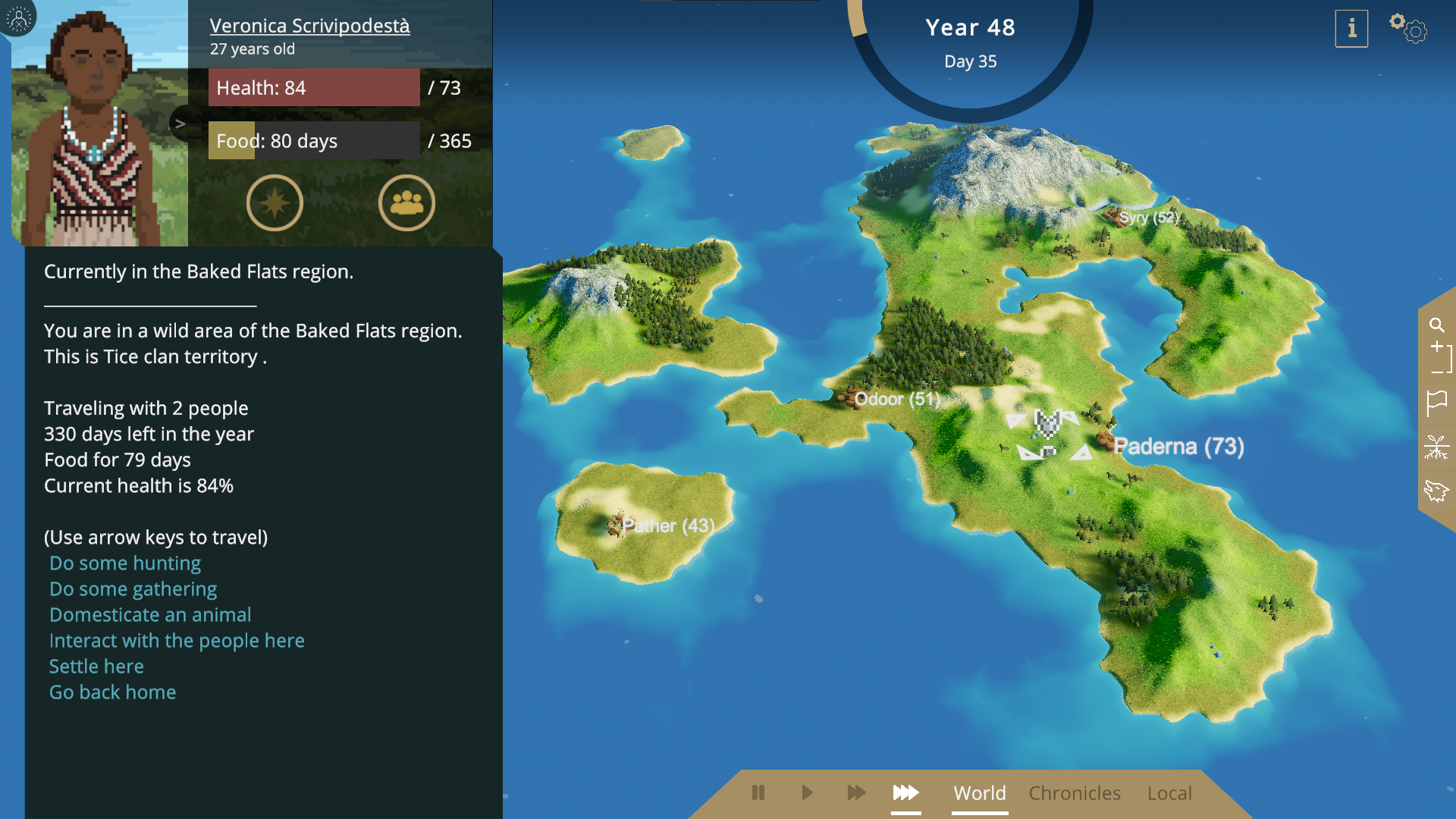
Task: Click the compass star circle icon
Action: 275,202
